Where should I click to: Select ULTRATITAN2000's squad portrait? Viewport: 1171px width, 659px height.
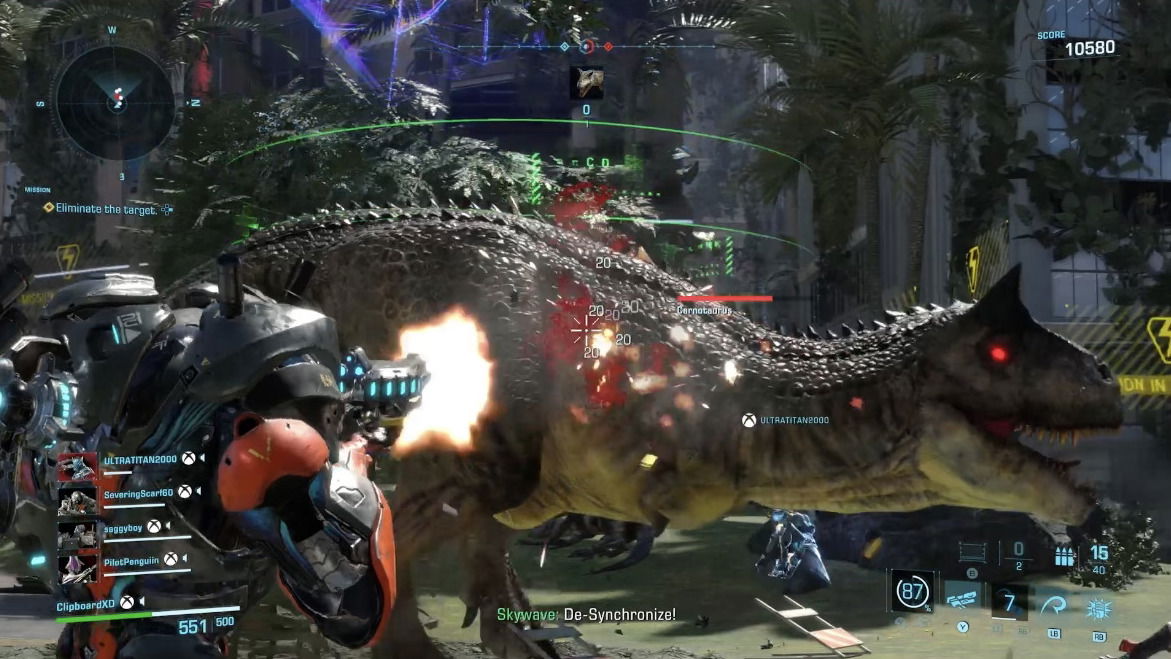77,466
